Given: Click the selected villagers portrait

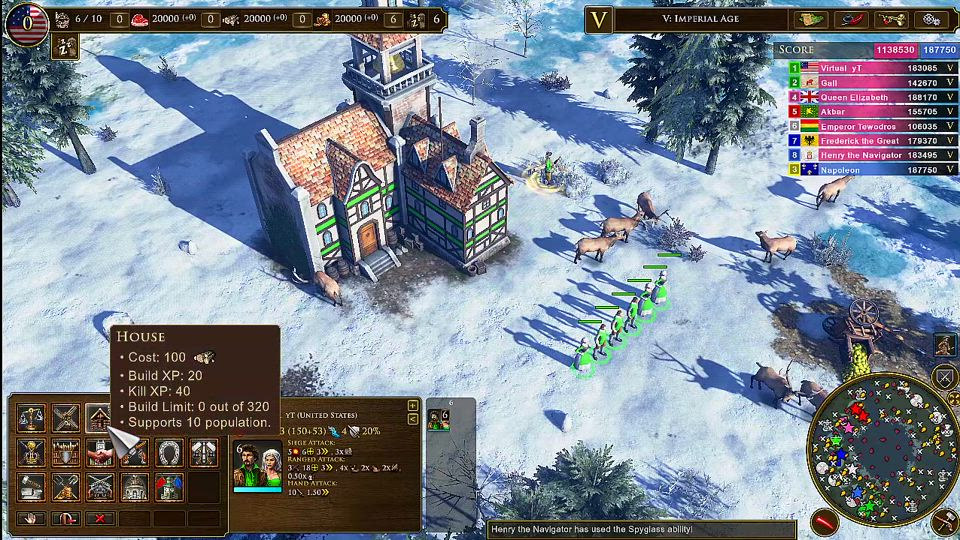Looking at the screenshot, I should [x=257, y=467].
